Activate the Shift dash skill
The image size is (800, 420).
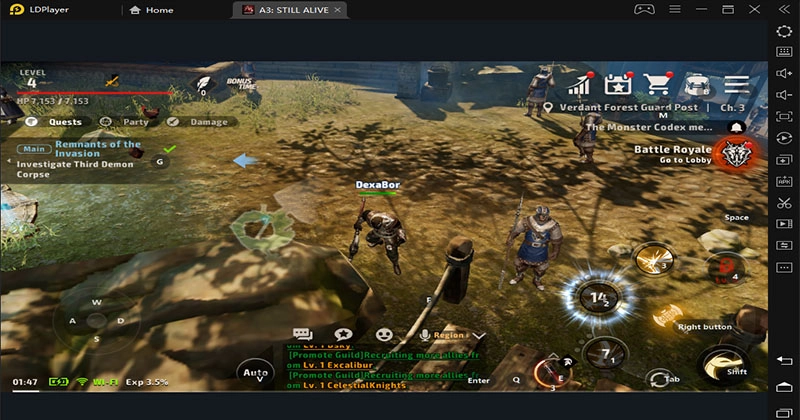pos(724,365)
